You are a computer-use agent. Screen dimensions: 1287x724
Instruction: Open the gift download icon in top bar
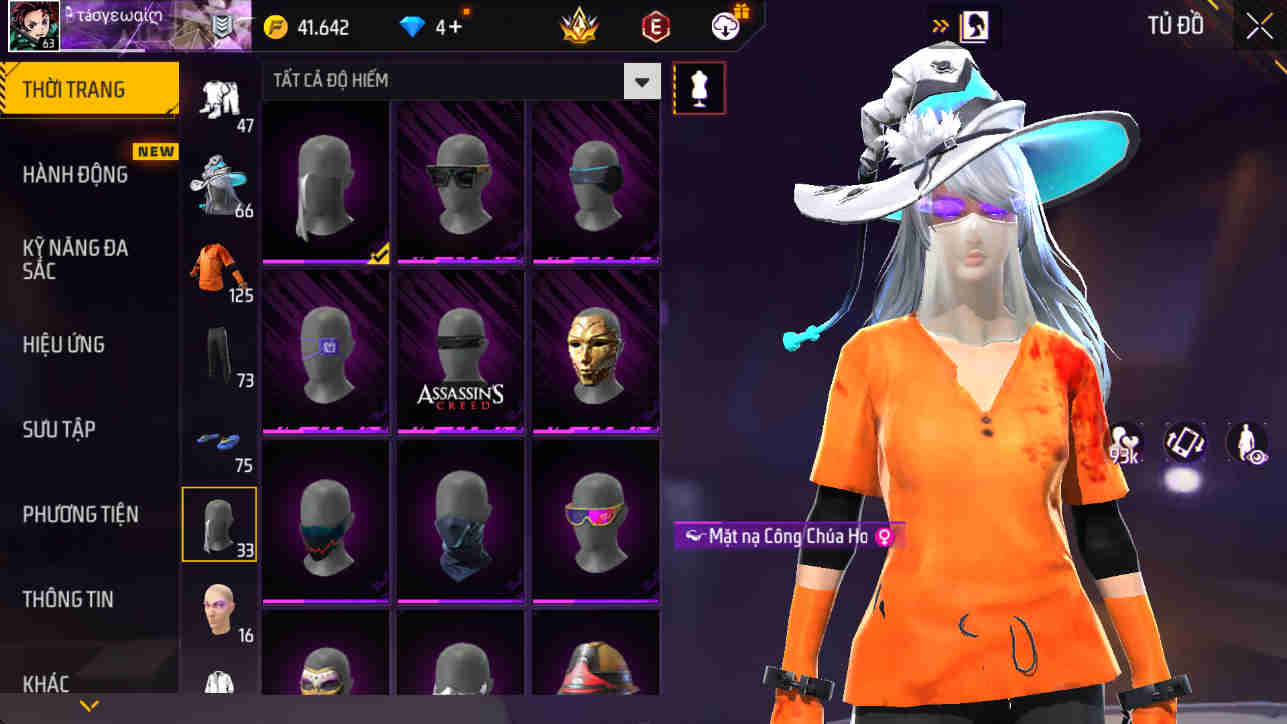pyautogui.click(x=725, y=26)
